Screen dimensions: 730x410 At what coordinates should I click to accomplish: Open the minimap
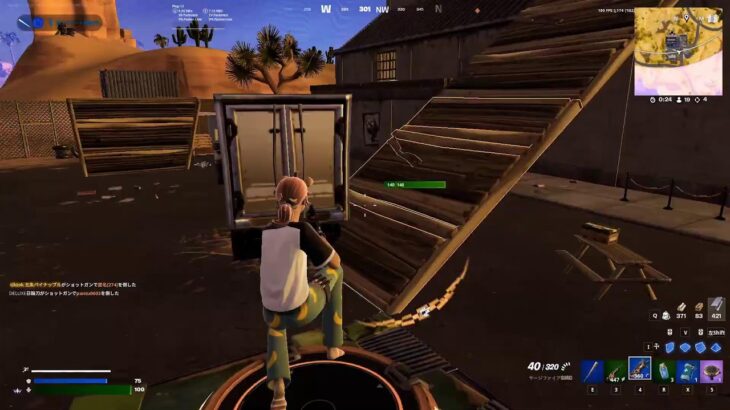677,51
